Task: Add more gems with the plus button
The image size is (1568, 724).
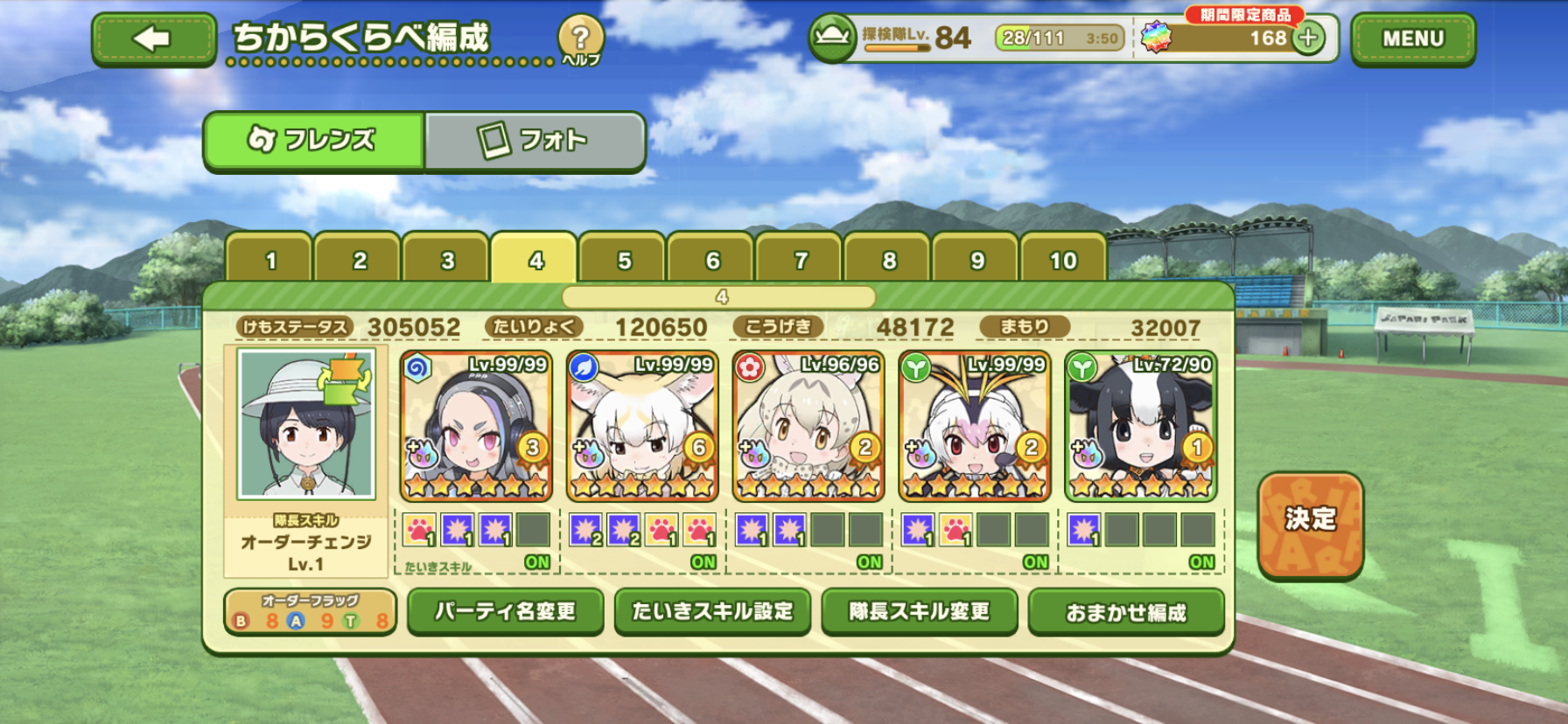Action: 1308,38
